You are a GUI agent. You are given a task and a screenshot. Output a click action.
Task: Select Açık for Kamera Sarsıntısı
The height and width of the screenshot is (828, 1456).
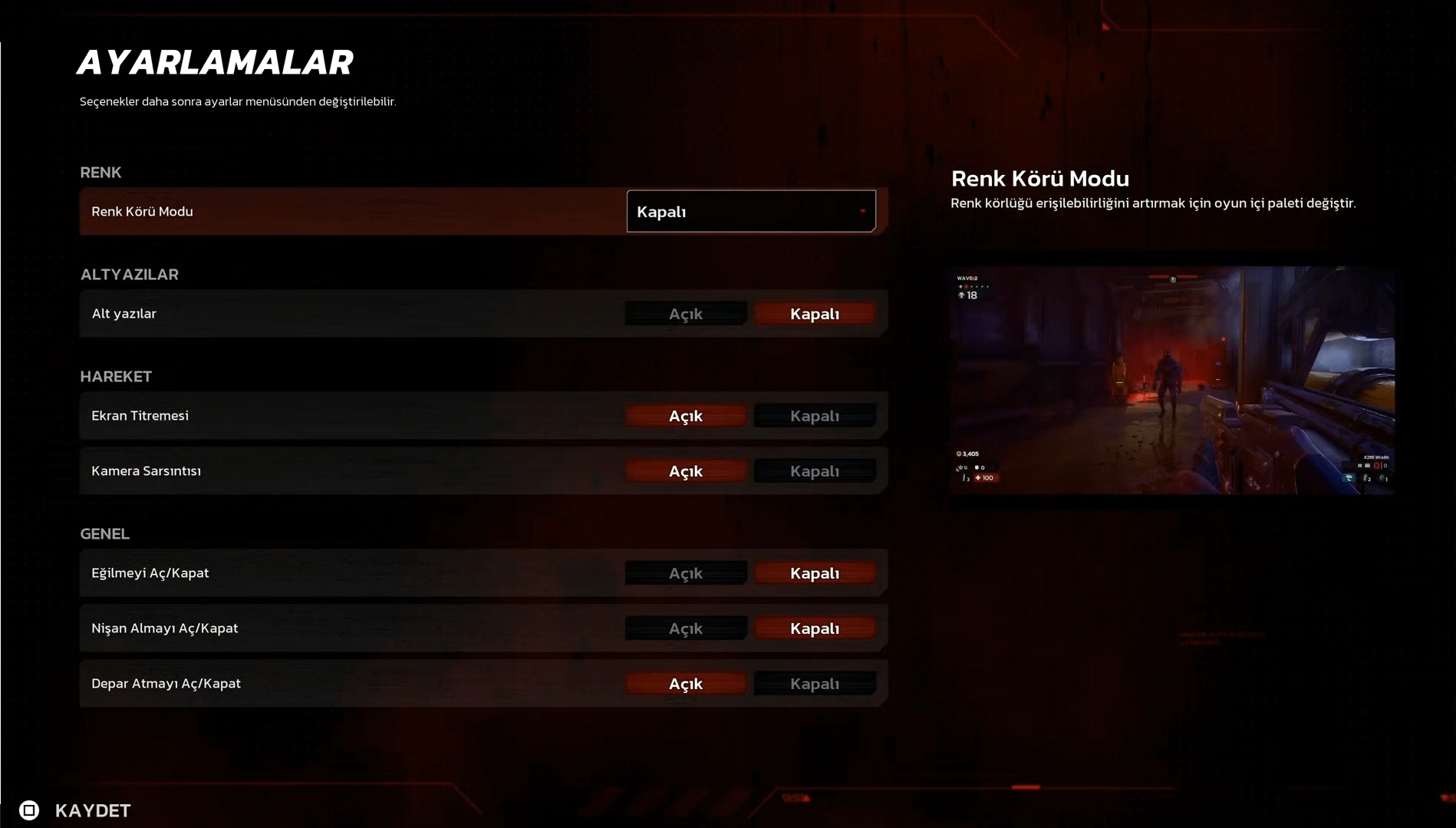685,471
